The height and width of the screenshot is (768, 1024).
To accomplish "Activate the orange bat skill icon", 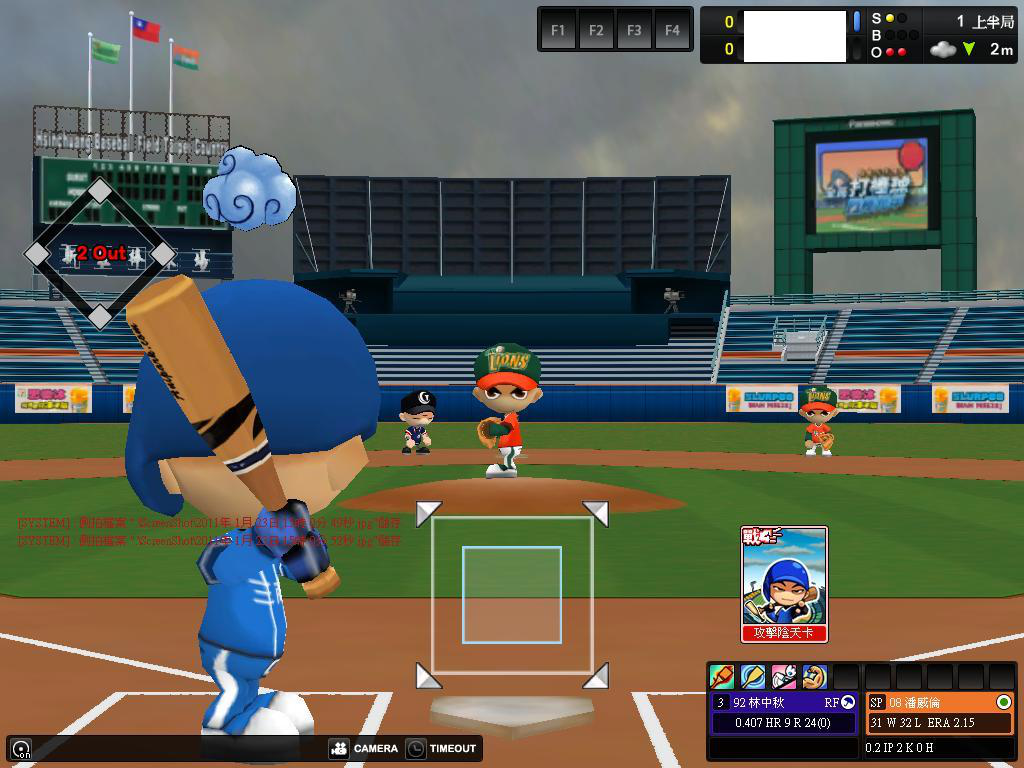I will click(722, 677).
